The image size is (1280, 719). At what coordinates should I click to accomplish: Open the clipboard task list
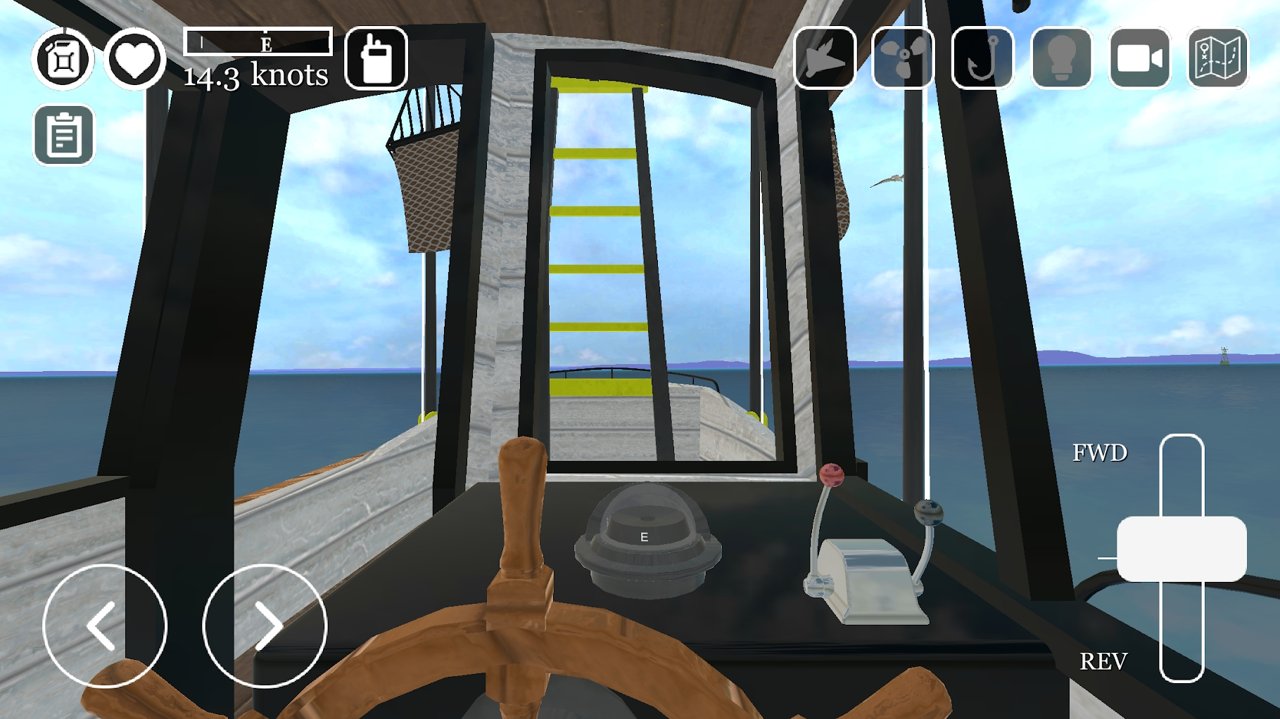(64, 135)
